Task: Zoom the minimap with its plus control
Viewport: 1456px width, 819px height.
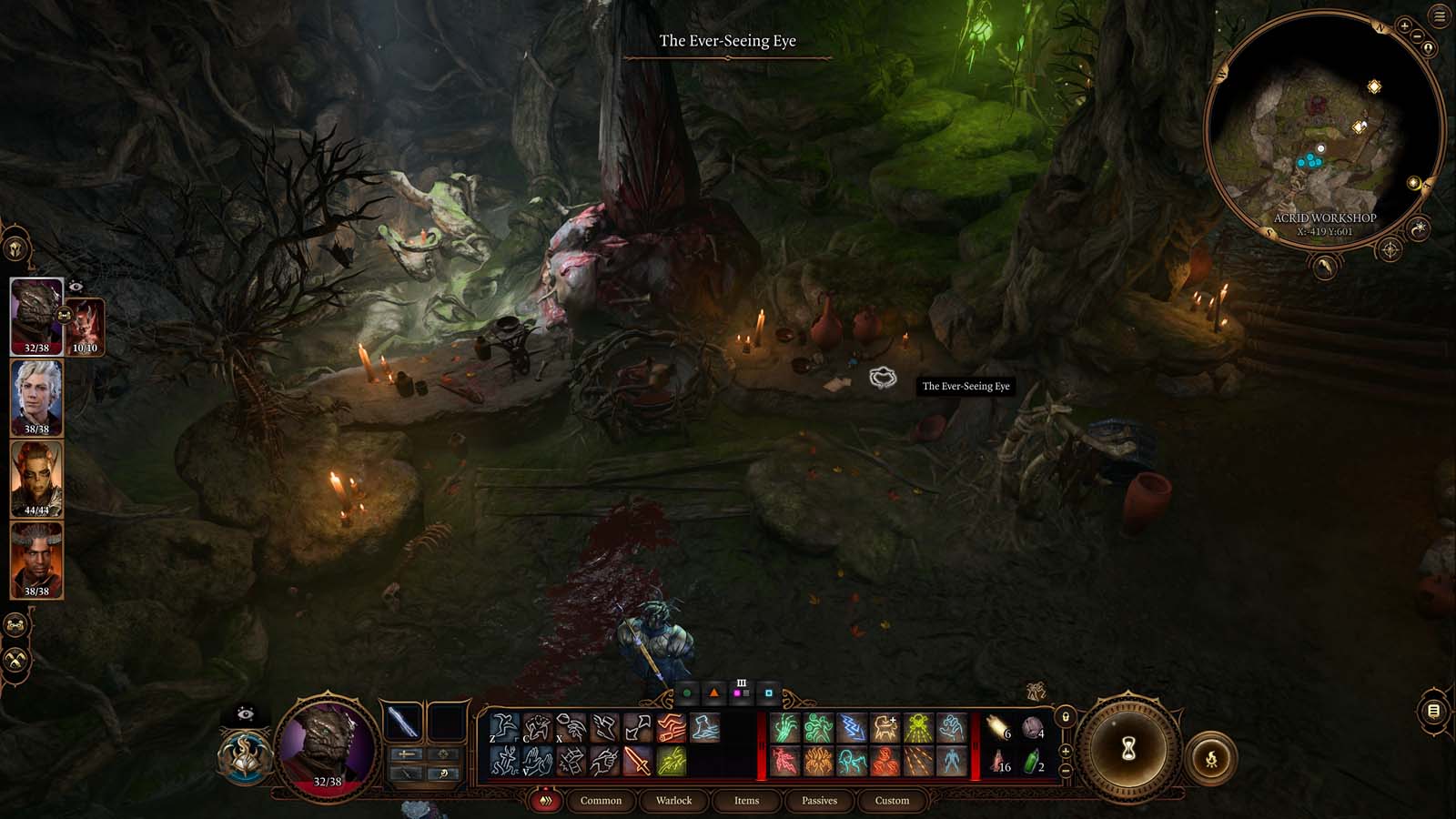Action: point(1405,25)
